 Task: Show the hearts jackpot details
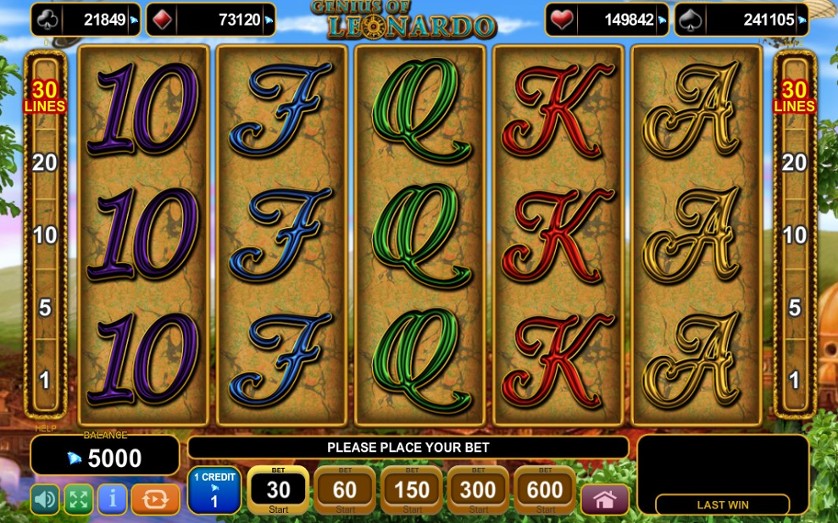607,20
